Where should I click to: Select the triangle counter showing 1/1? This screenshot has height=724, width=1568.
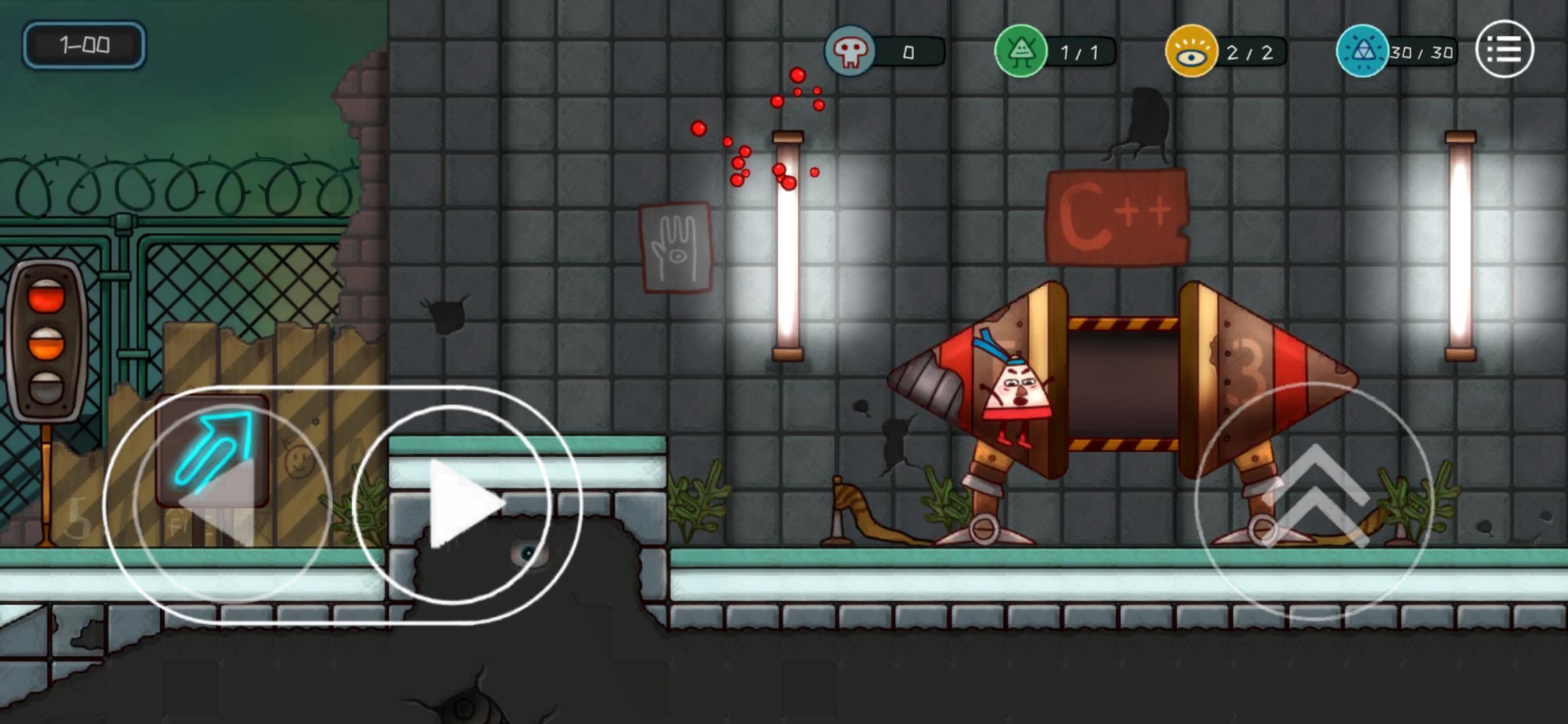pyautogui.click(x=1080, y=51)
